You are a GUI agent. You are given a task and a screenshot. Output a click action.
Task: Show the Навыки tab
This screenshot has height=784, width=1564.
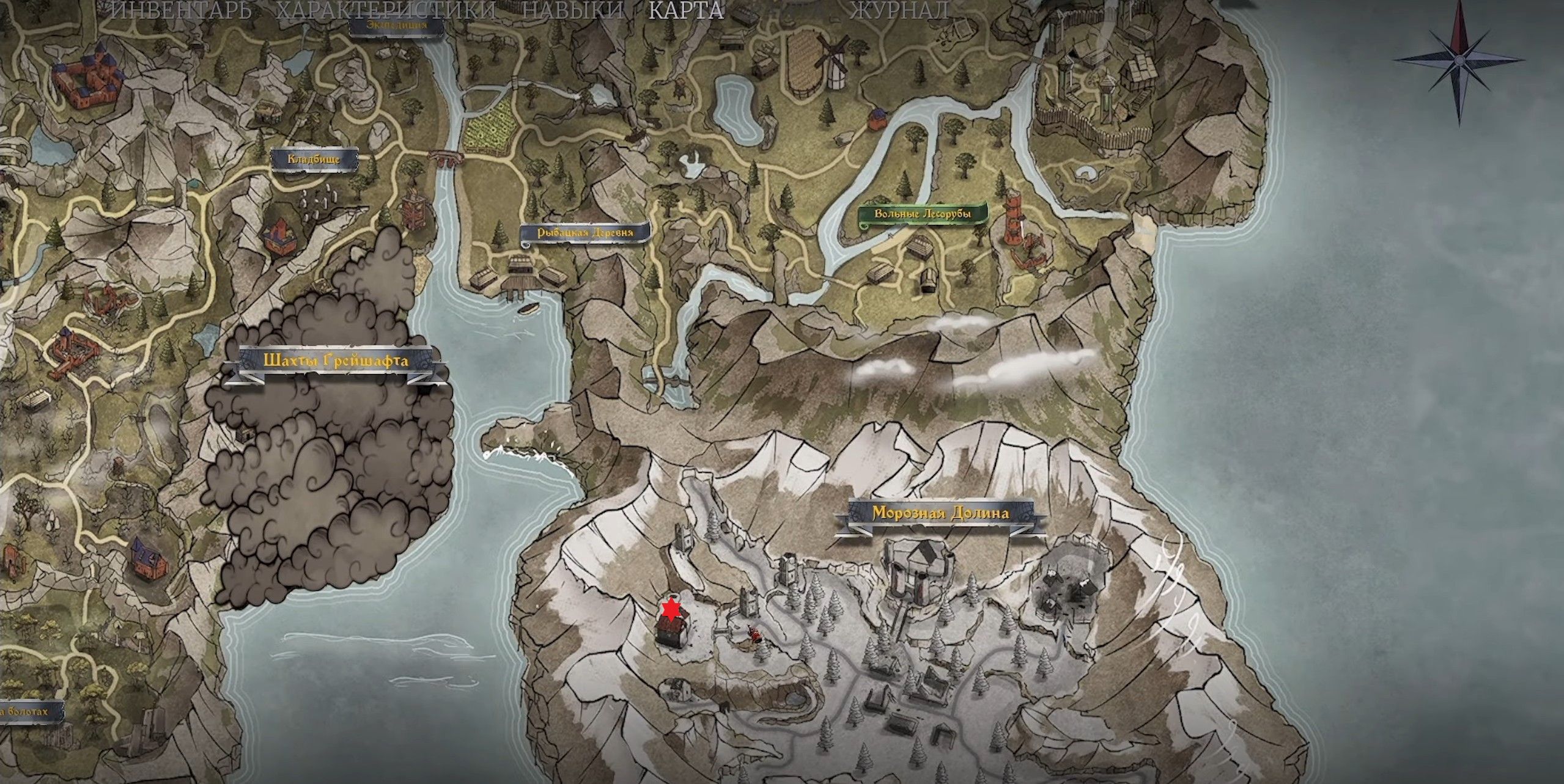point(574,11)
